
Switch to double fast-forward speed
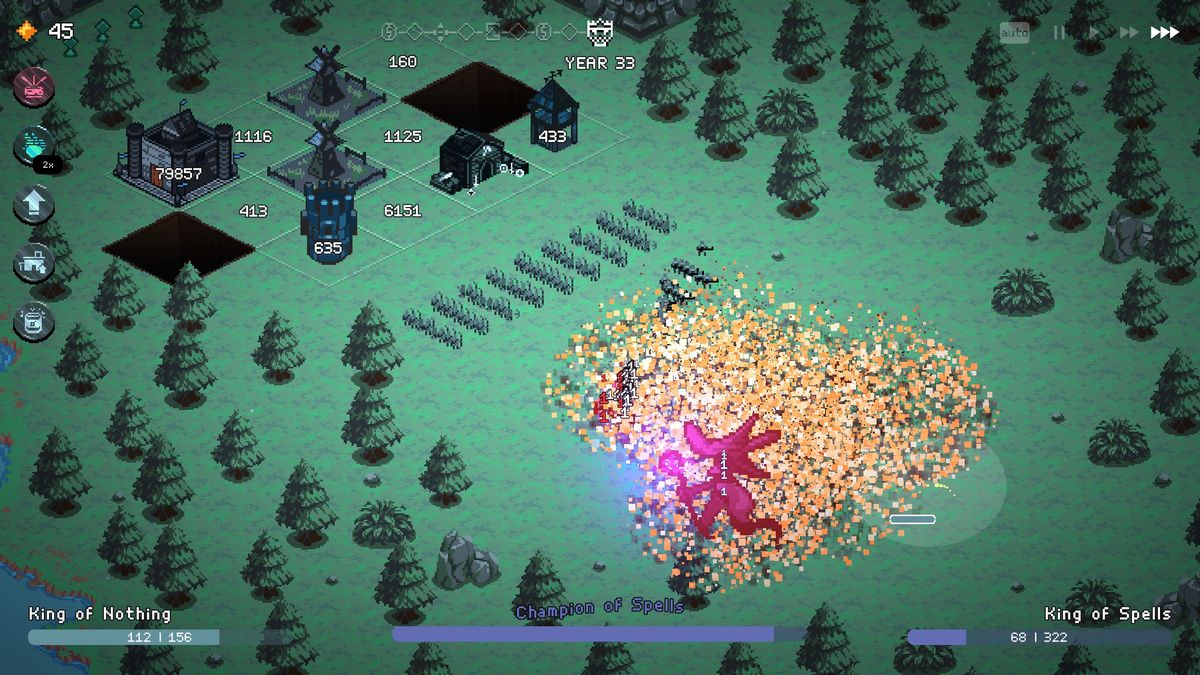coord(1128,33)
